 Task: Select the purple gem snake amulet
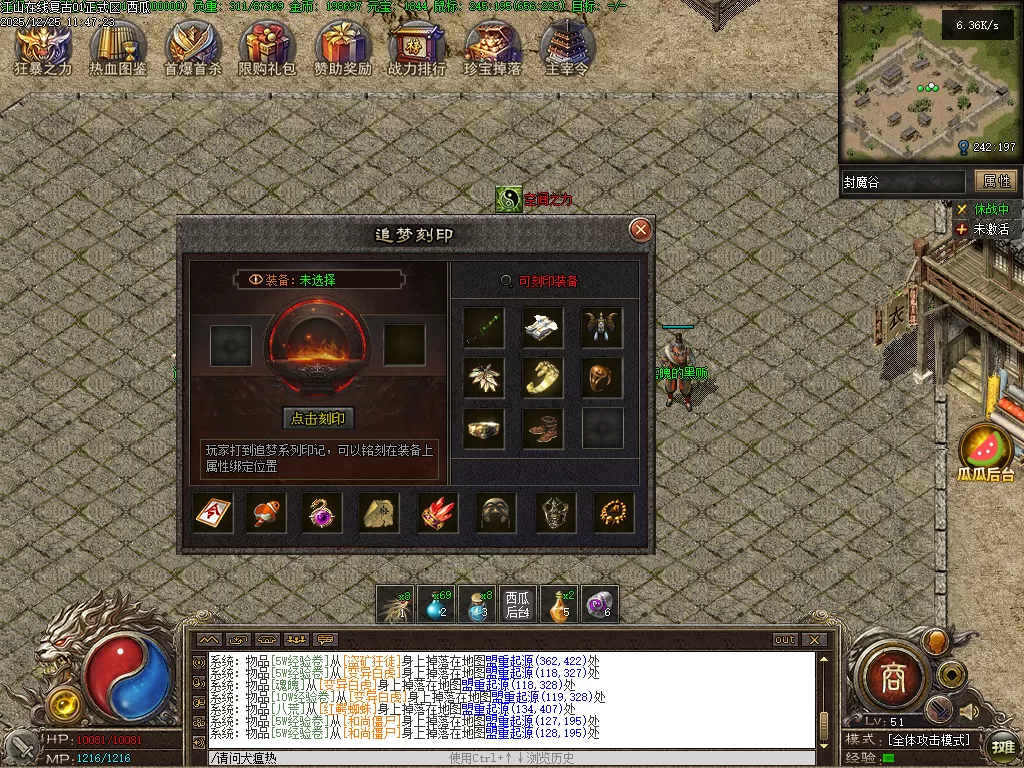point(322,512)
